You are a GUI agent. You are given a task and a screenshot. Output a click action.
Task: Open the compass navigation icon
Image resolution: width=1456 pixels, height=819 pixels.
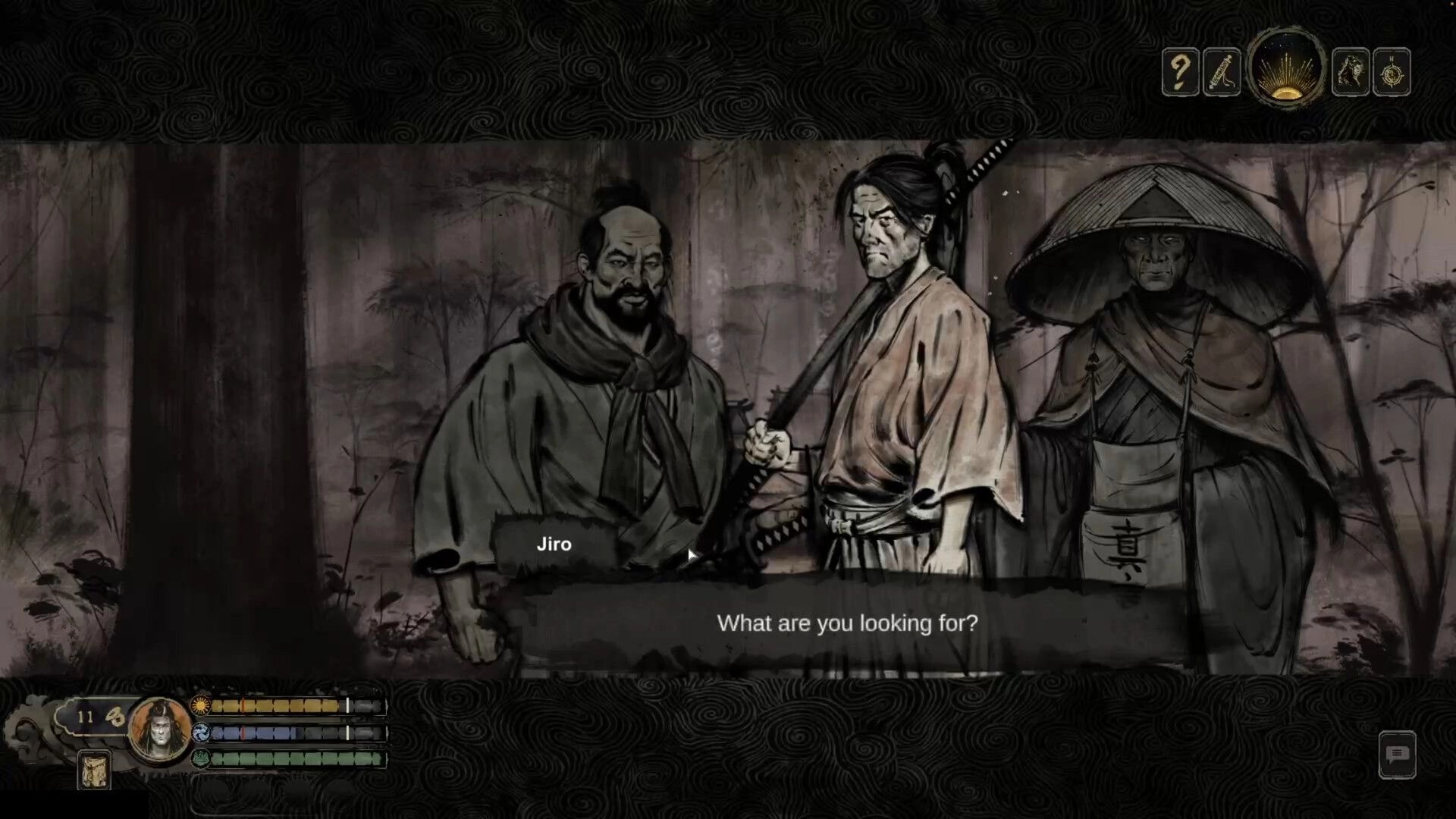(1394, 72)
